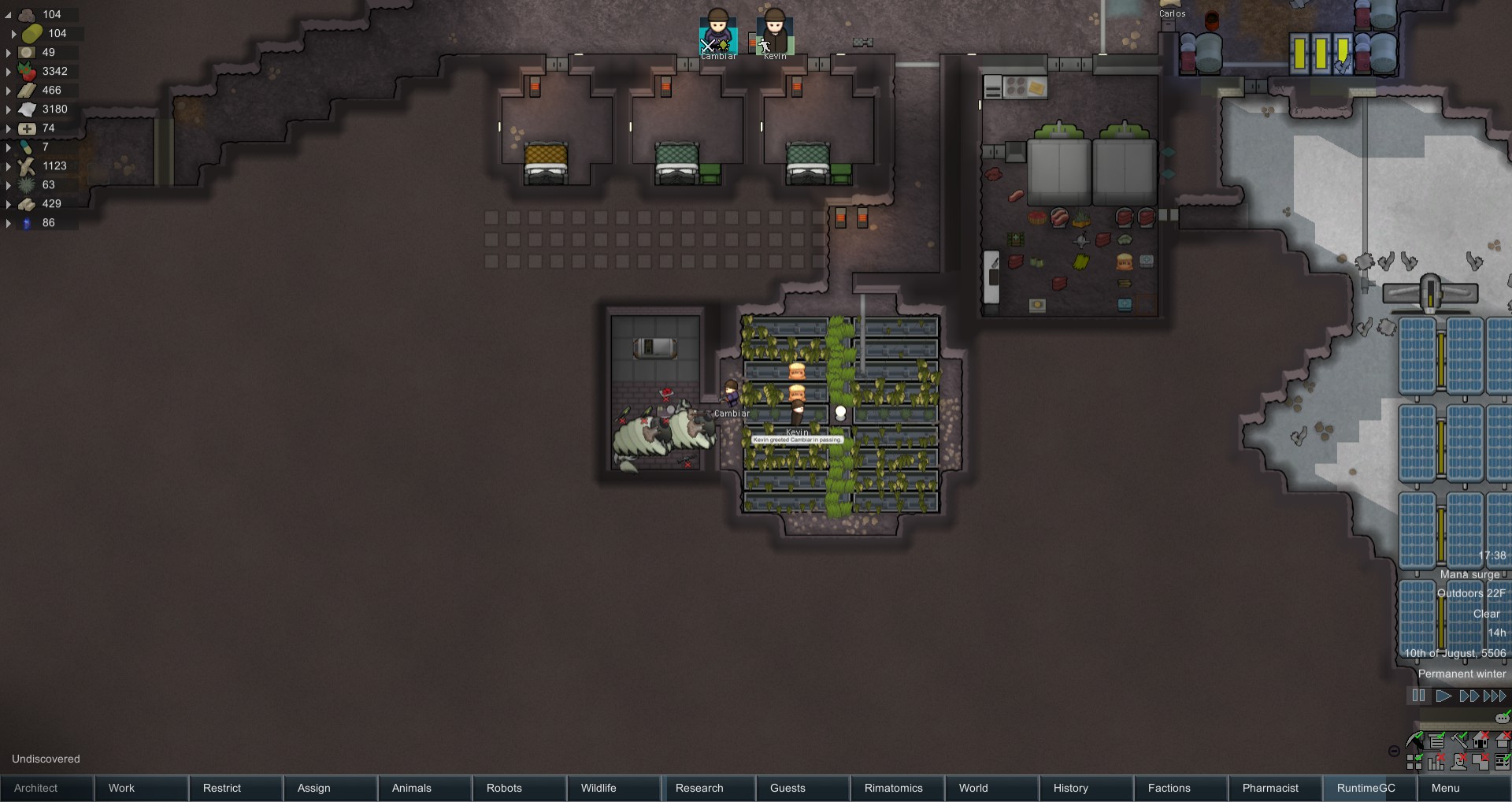Click the zoom-out minus button near overlay toggles
The height and width of the screenshot is (802, 1512).
(1392, 752)
